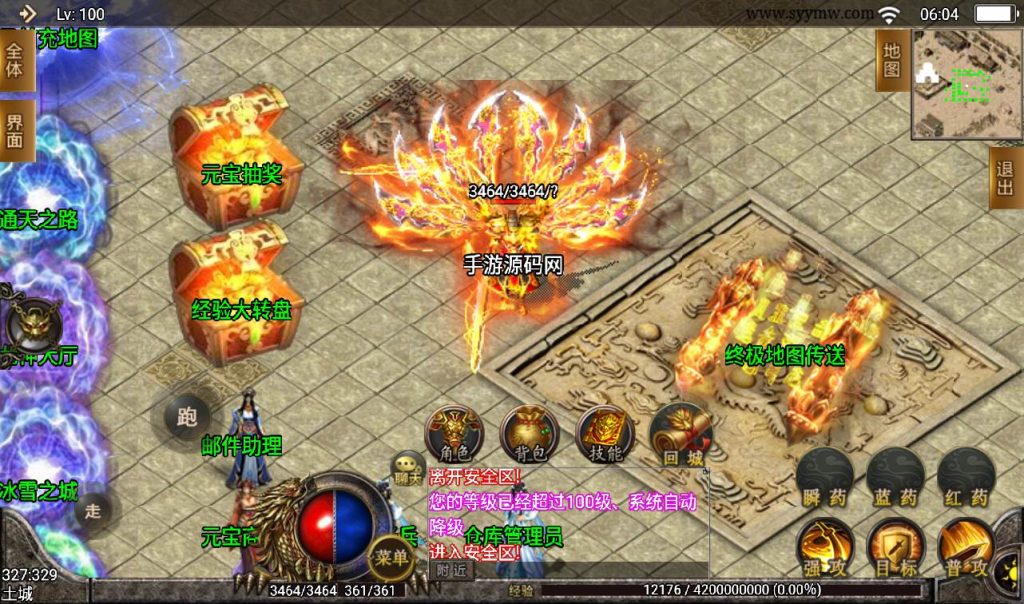
Task: Switch to the 界面 side tab
Action: 15,132
